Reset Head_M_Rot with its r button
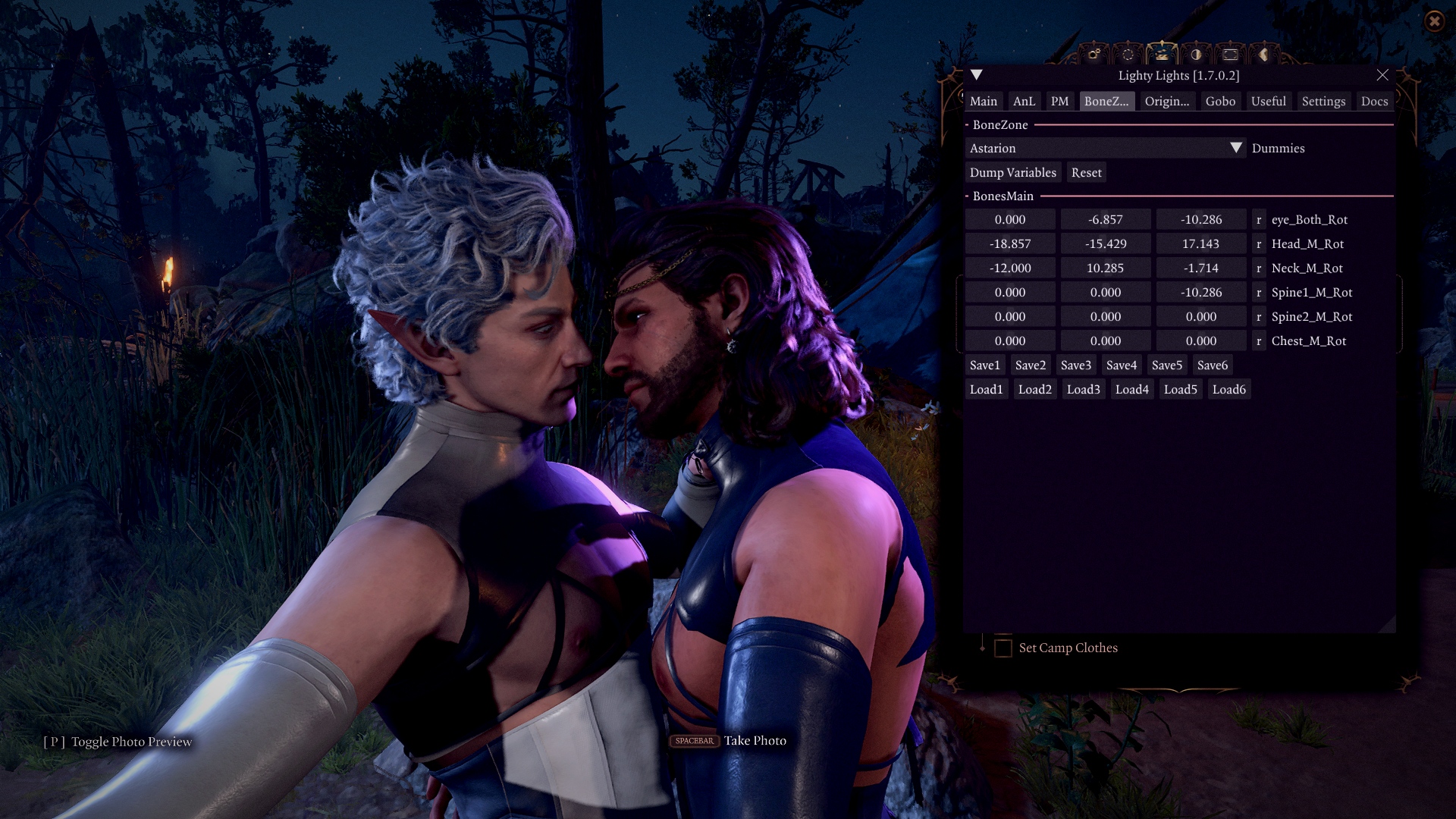This screenshot has height=819, width=1456. pos(1259,243)
